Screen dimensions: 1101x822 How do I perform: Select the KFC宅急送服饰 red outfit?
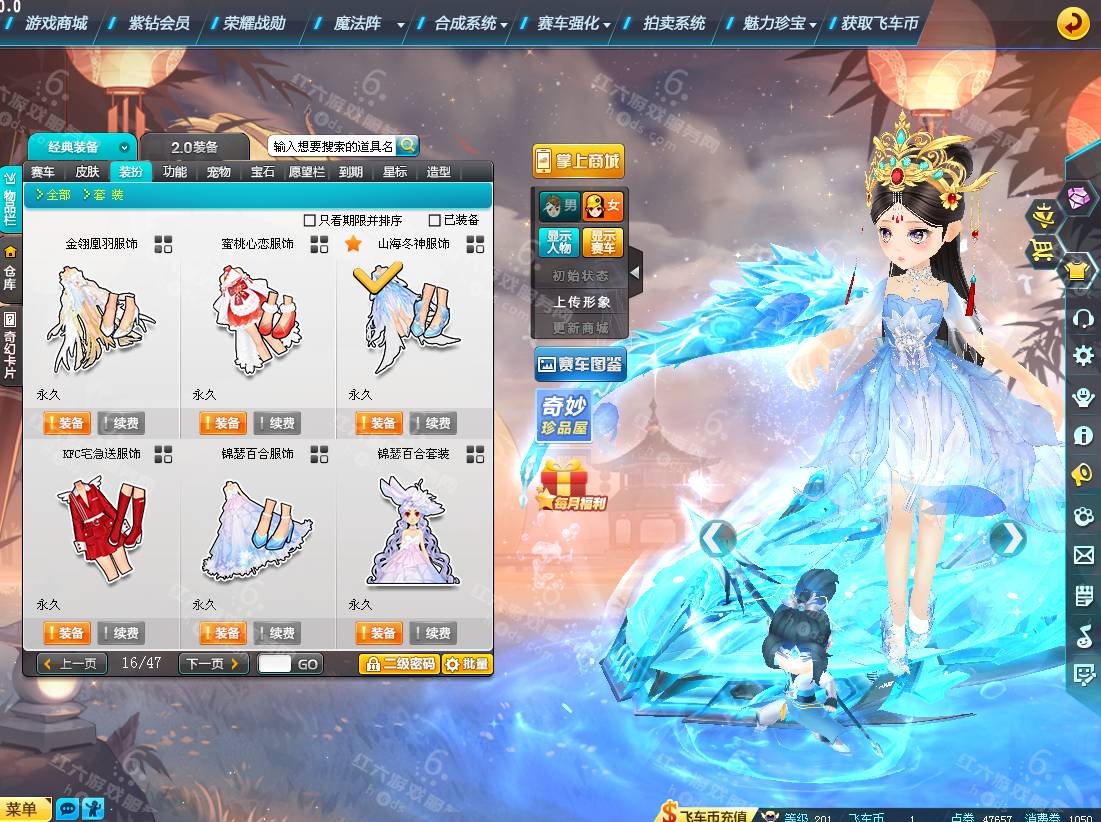[x=101, y=528]
